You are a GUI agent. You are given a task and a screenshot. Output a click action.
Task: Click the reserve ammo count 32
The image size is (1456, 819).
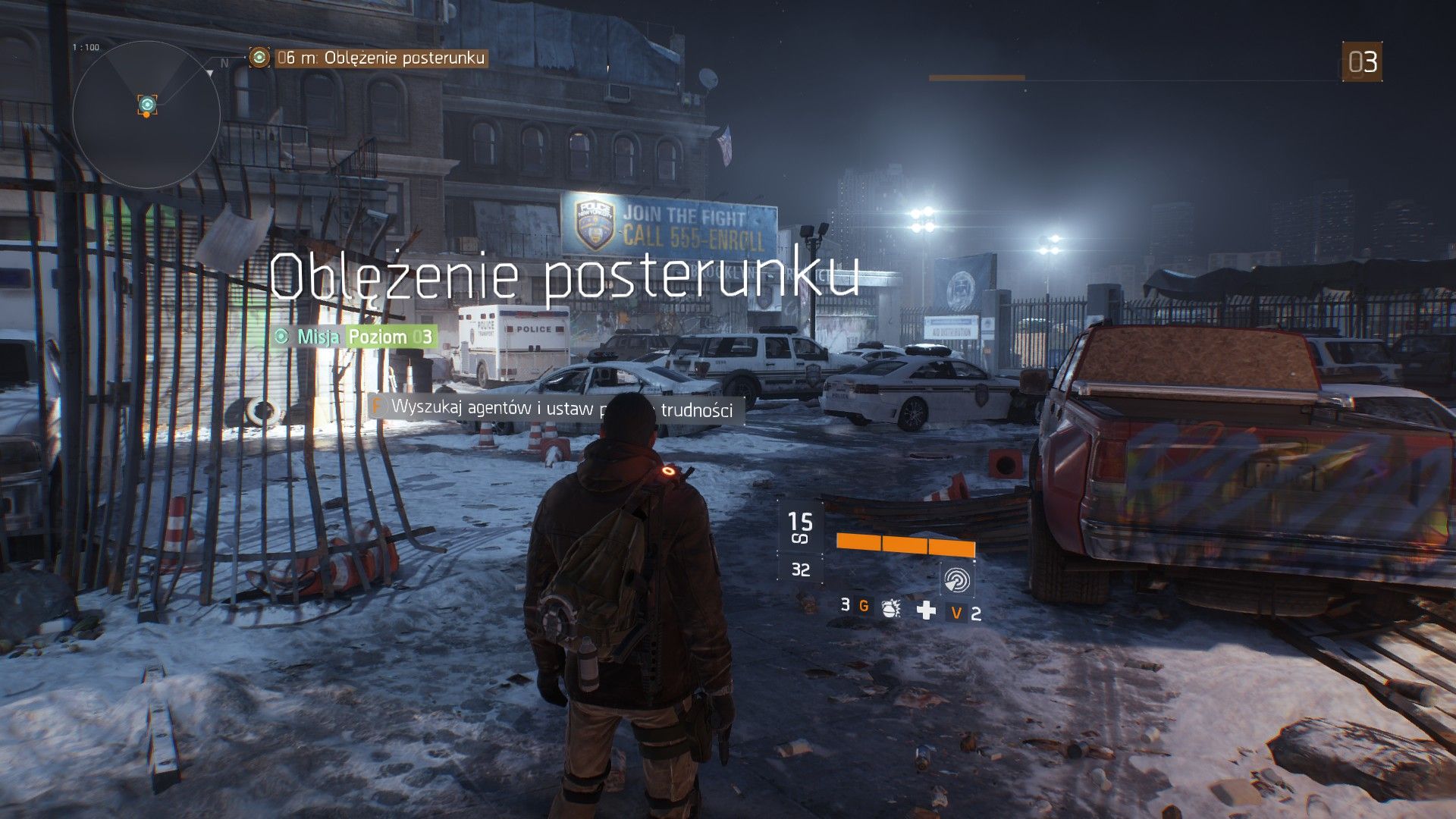pyautogui.click(x=801, y=568)
